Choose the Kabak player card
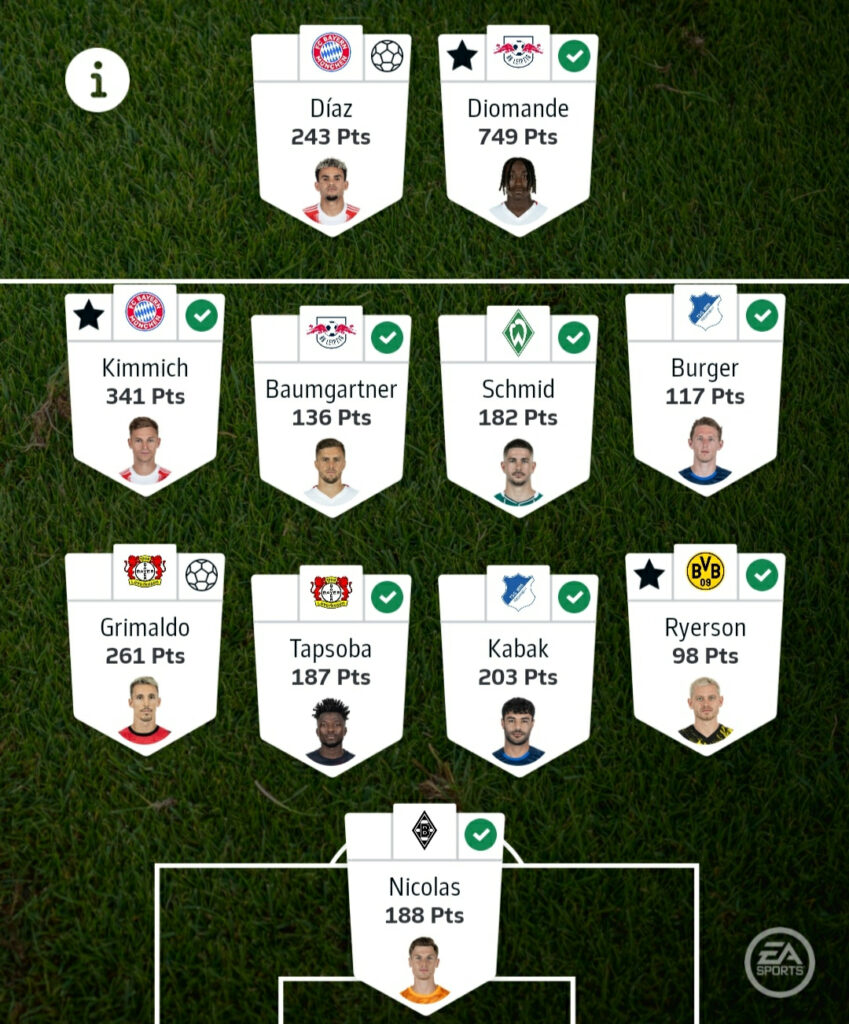 518,670
